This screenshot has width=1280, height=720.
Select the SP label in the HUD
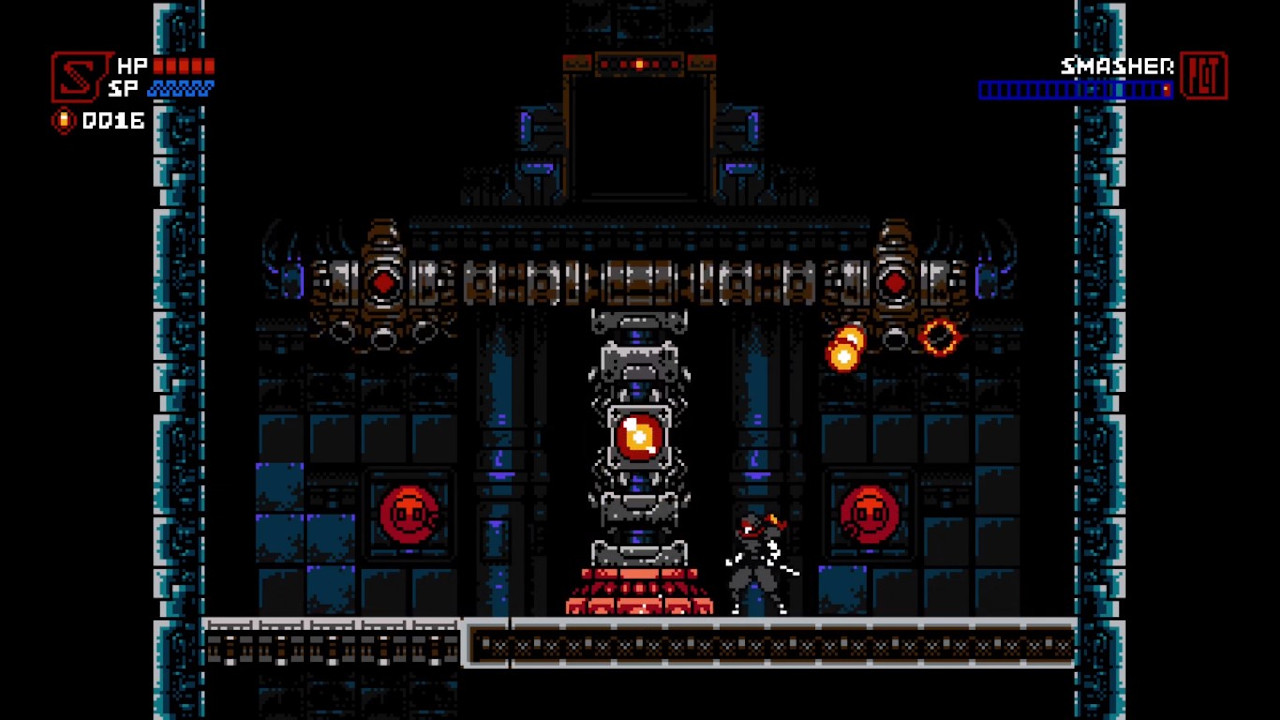(x=125, y=89)
